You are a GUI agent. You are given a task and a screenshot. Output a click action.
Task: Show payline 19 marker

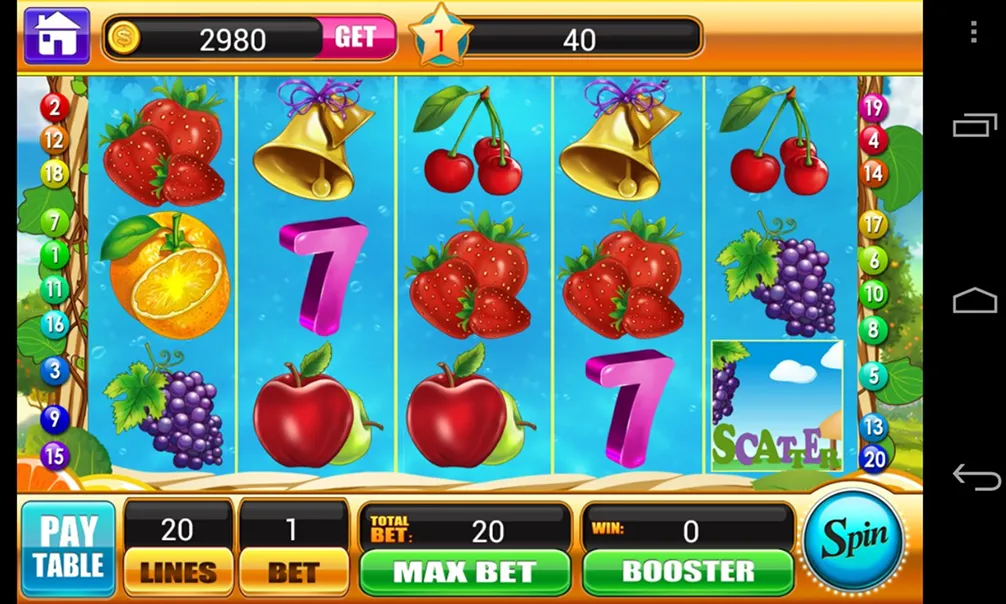[x=873, y=108]
